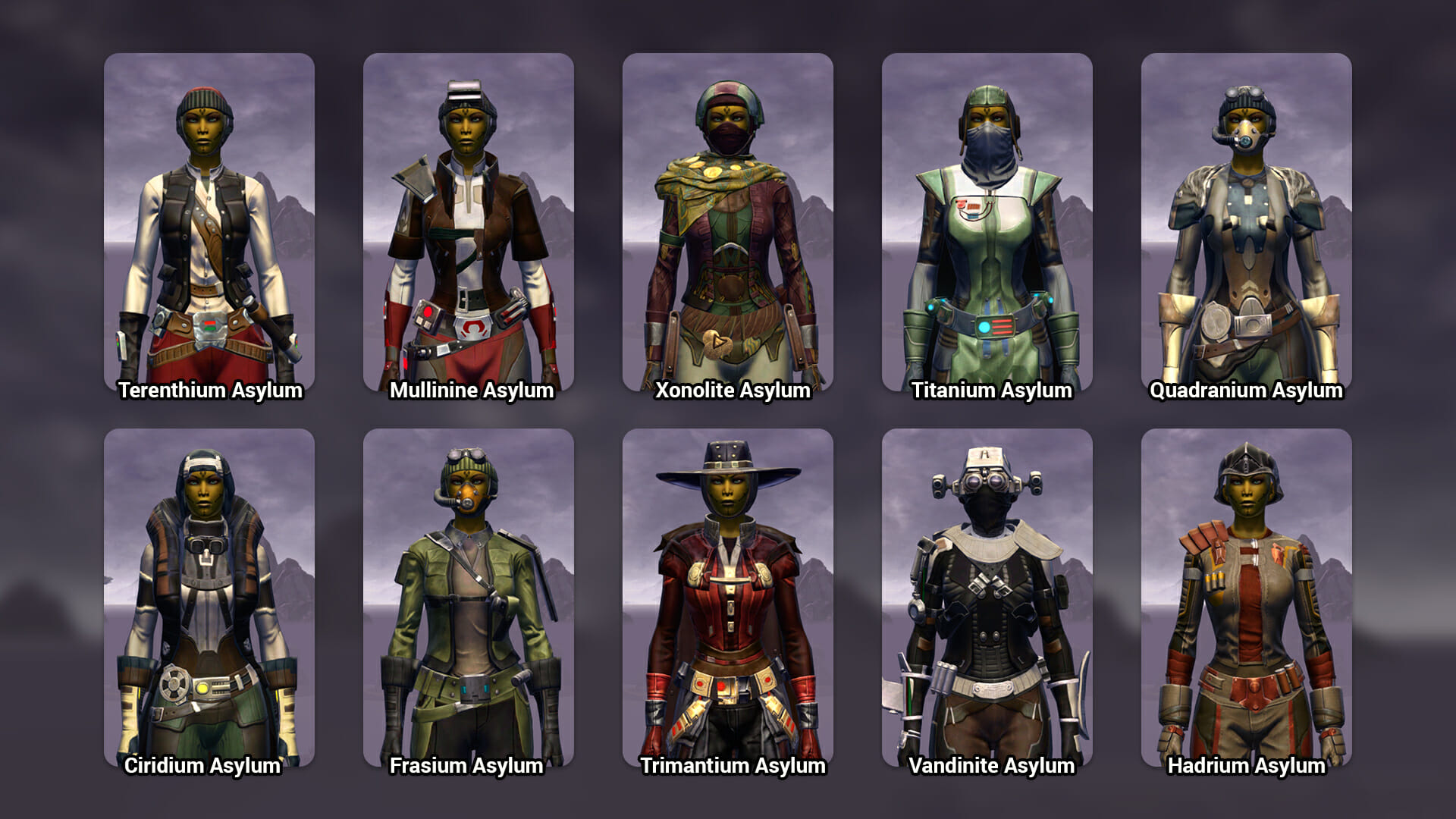Select the Trimantium Asylum armor card
This screenshot has height=819, width=1456.
(728, 598)
